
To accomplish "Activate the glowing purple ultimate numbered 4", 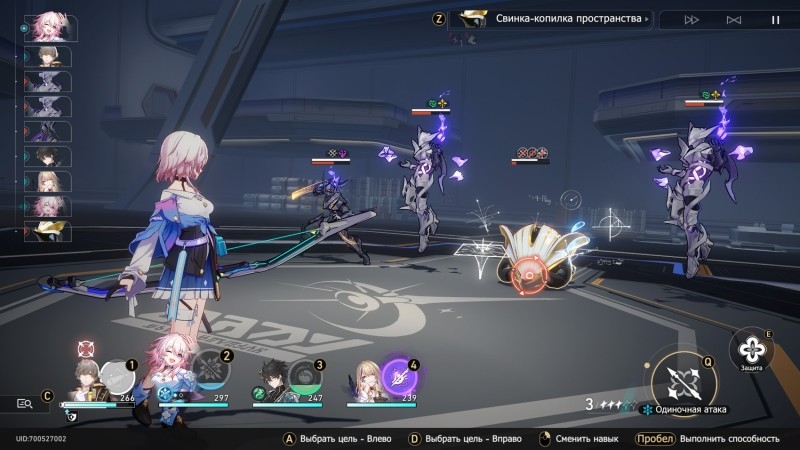I will 399,378.
